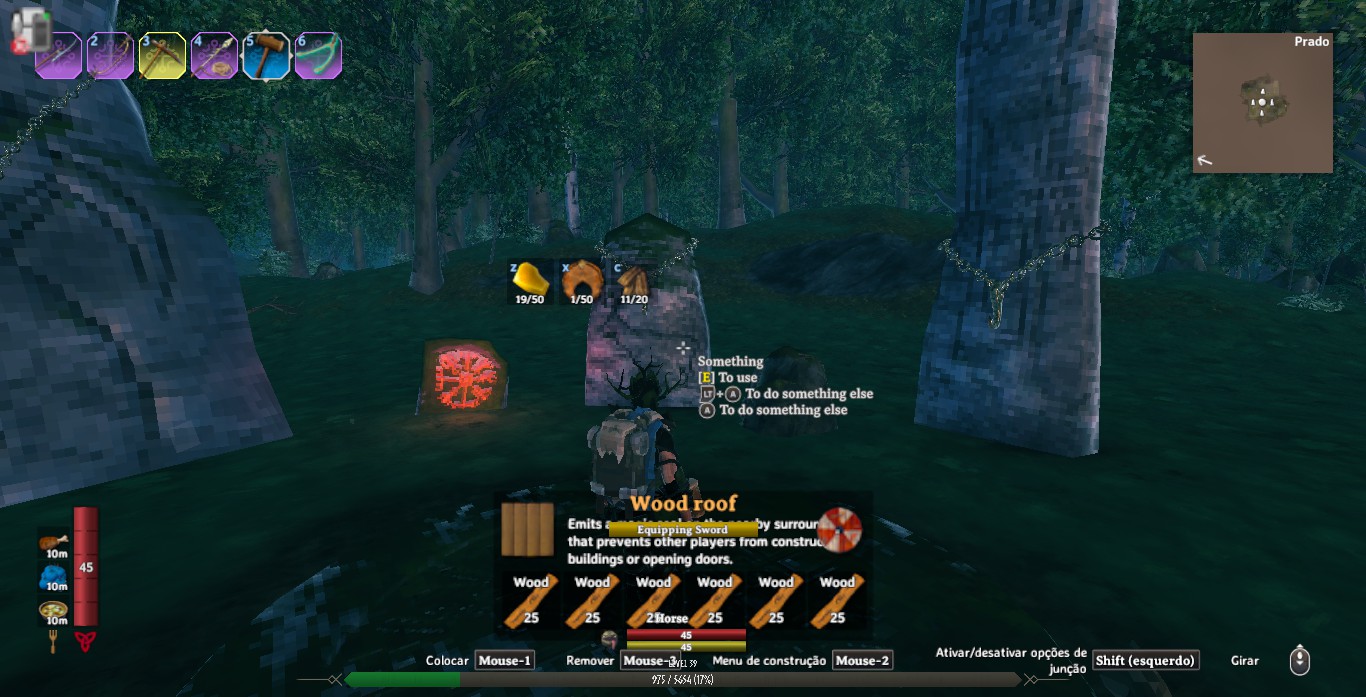The height and width of the screenshot is (697, 1366).
Task: Select the yellow item quick slot Z
Action: 530,281
